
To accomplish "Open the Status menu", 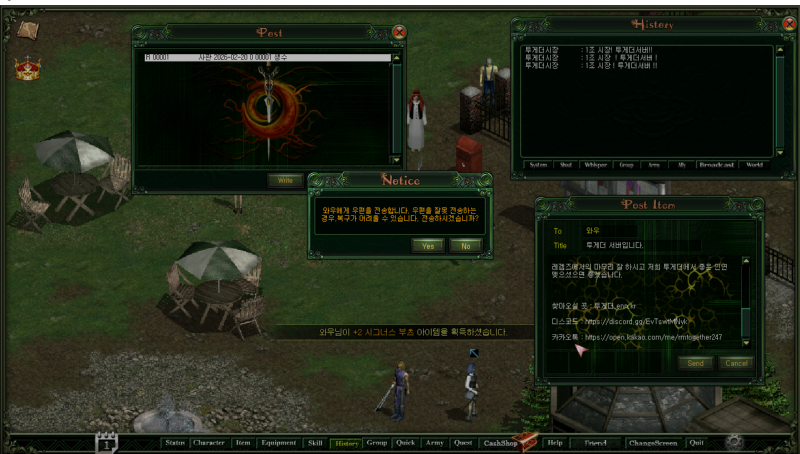I will [175, 442].
